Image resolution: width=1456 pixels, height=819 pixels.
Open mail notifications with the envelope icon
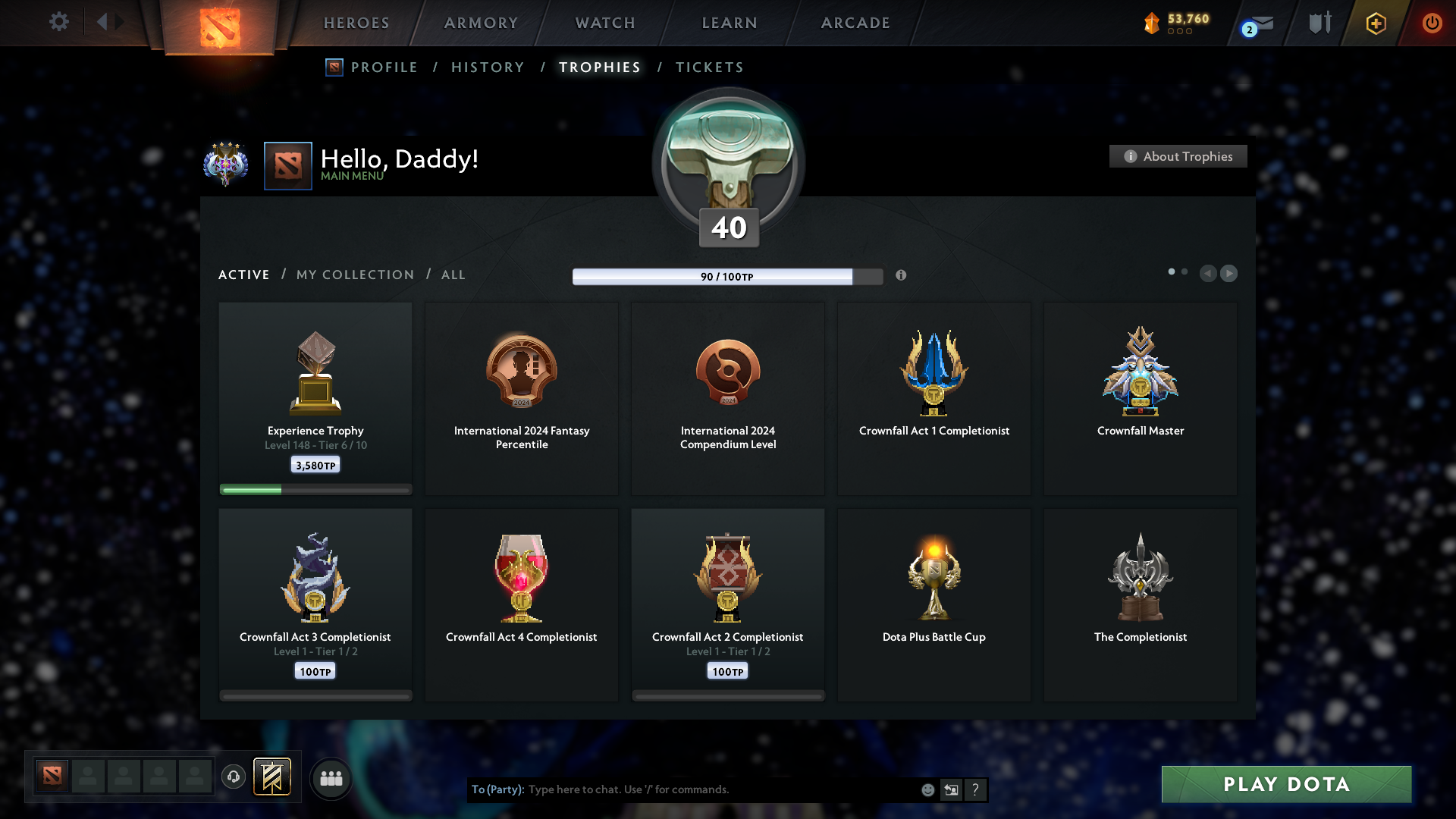(x=1258, y=23)
